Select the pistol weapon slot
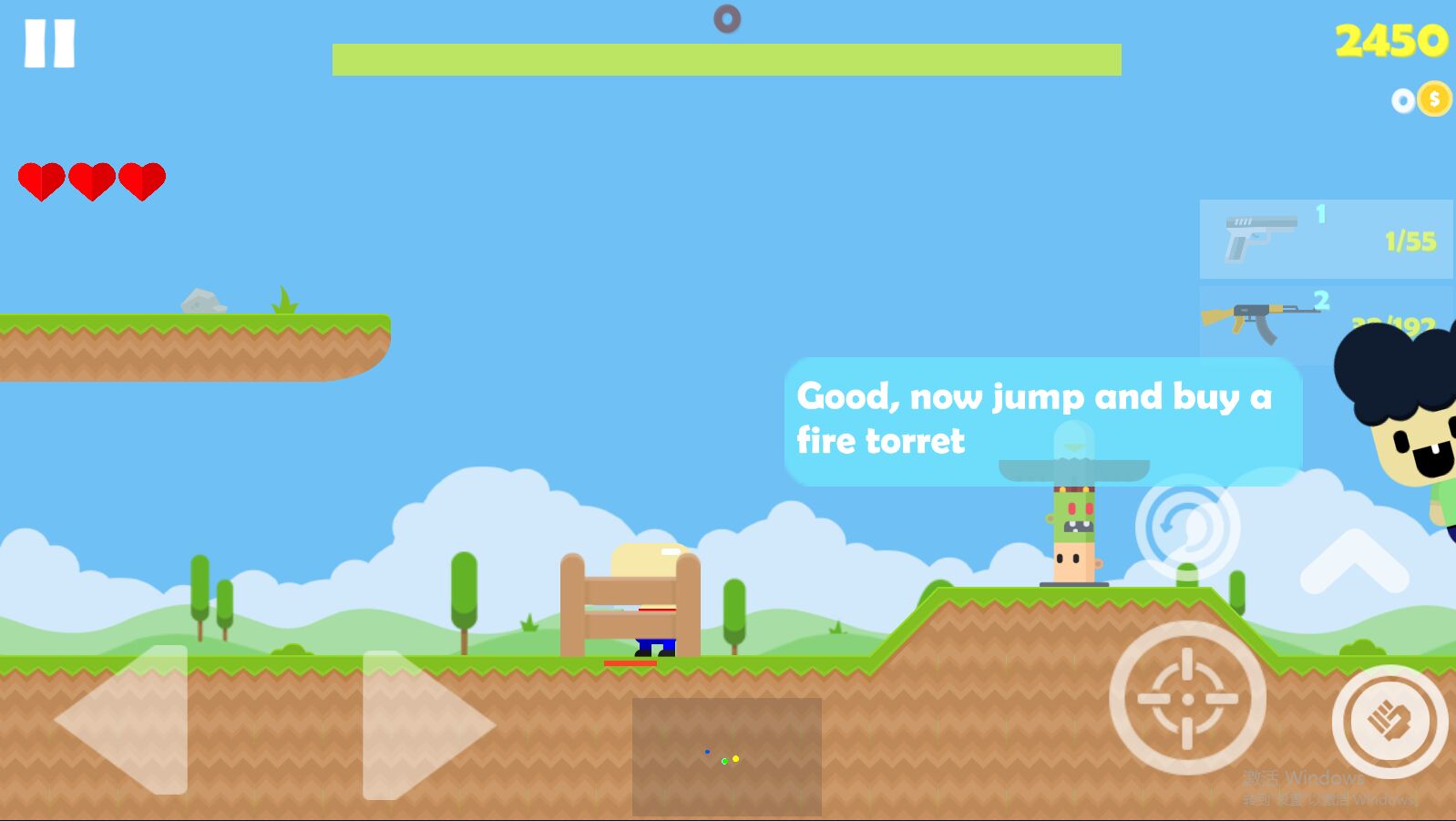This screenshot has height=821, width=1456. (x=1325, y=239)
